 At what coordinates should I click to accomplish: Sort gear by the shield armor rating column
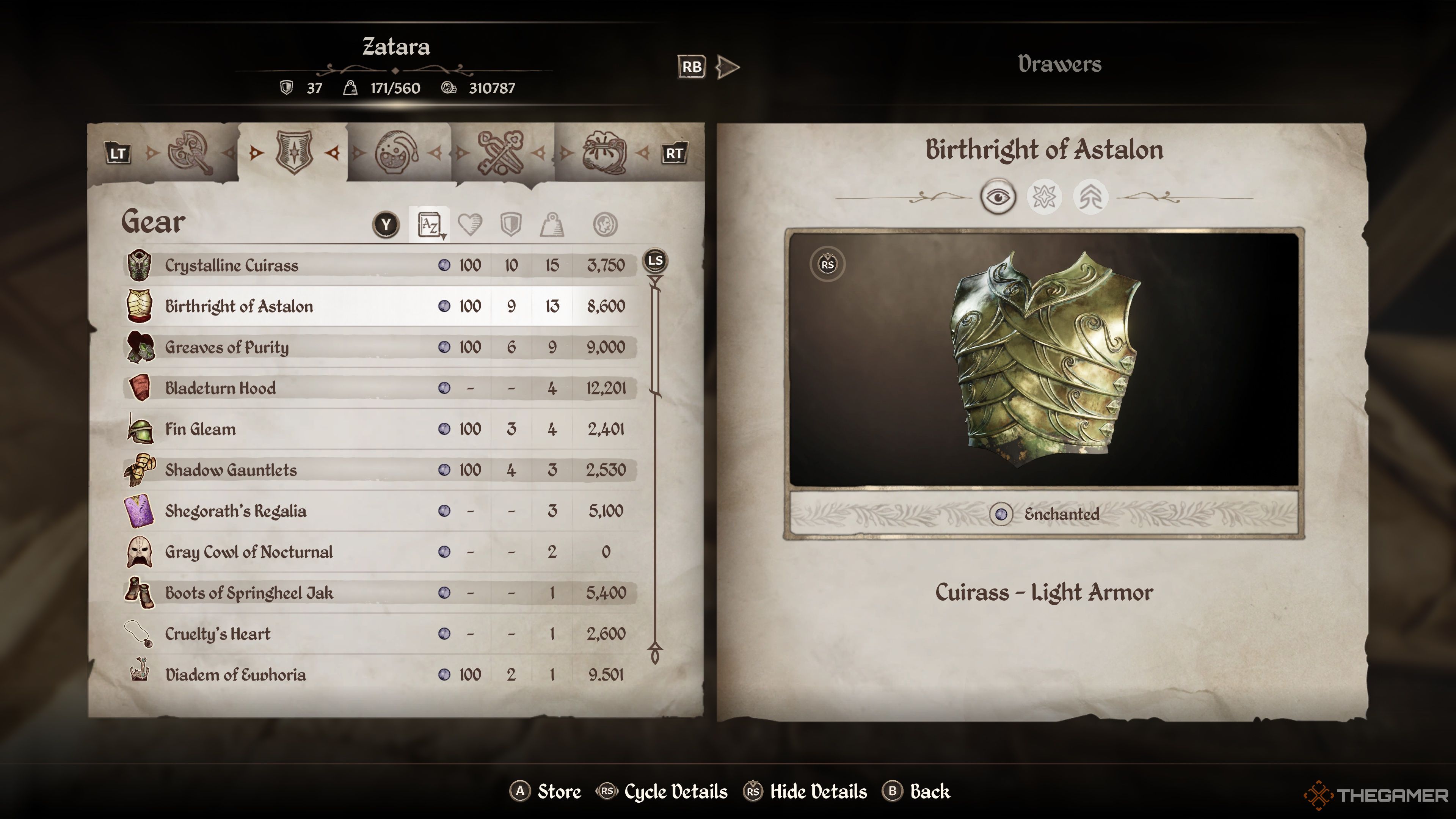510,225
